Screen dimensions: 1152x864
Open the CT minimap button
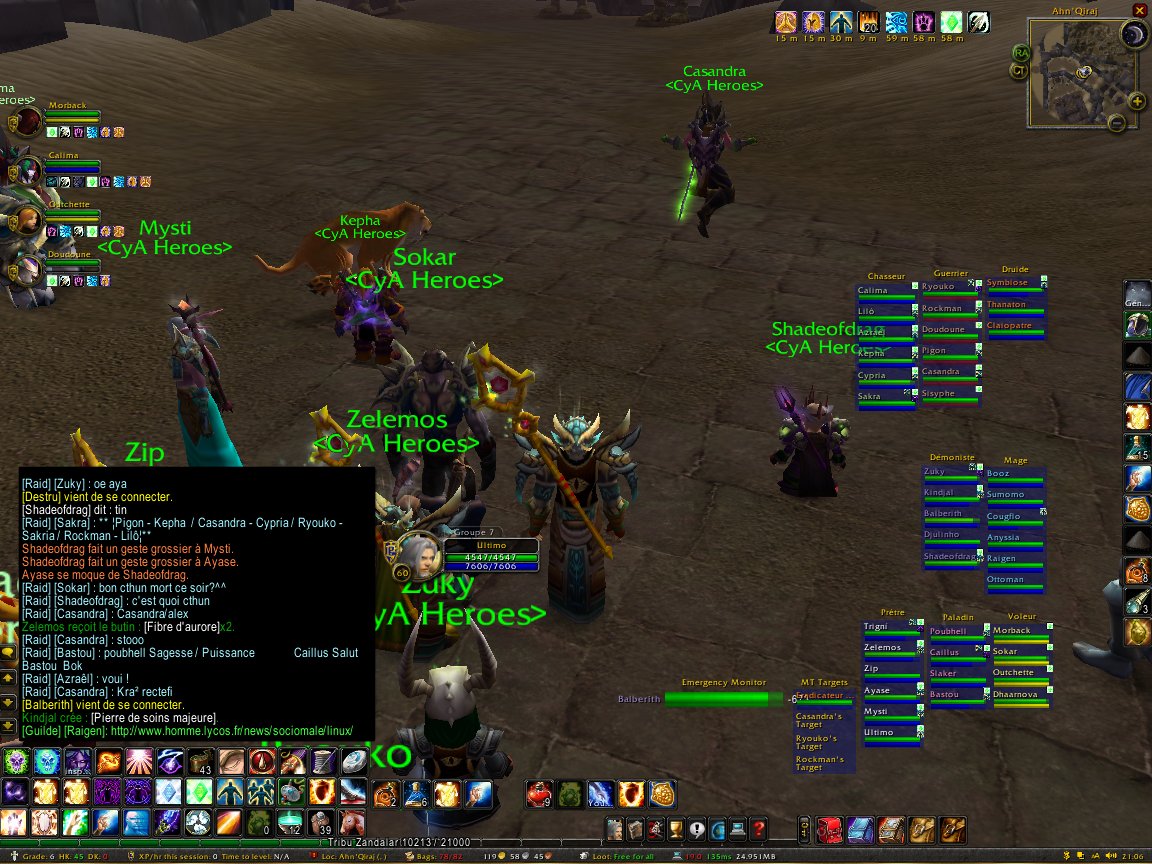[x=1019, y=71]
